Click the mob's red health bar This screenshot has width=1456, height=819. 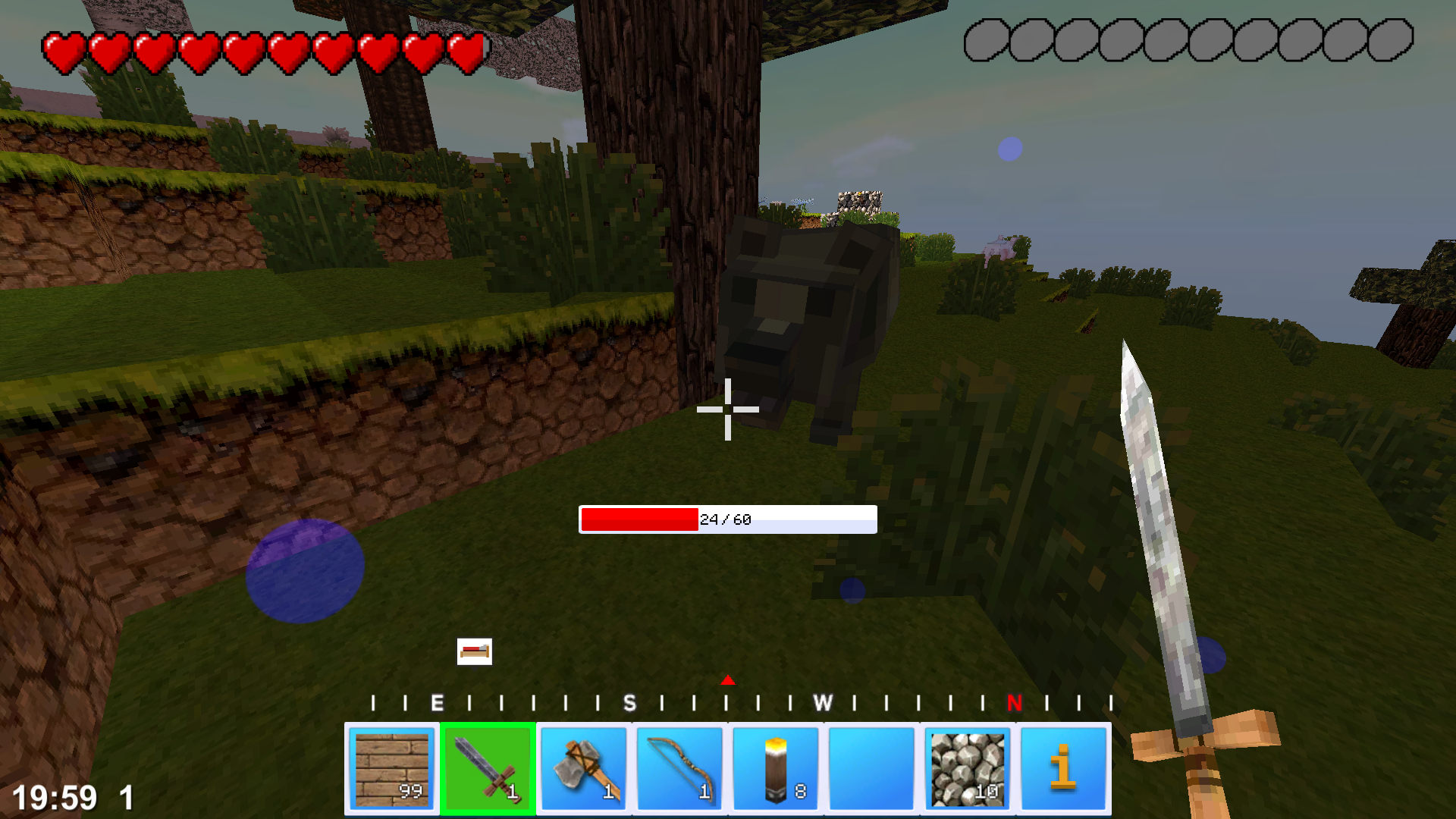pyautogui.click(x=639, y=519)
